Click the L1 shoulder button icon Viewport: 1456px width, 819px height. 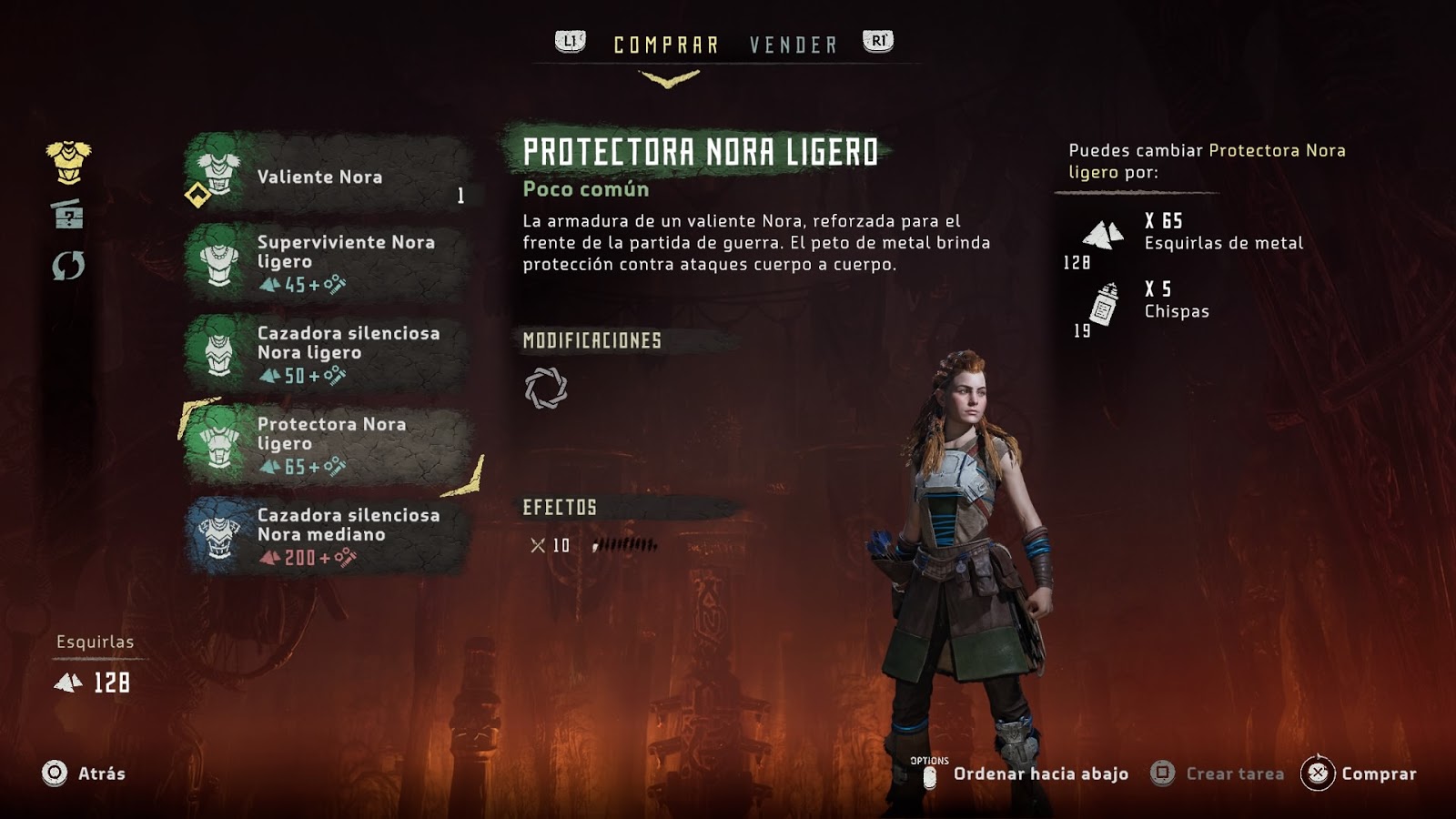(x=569, y=40)
